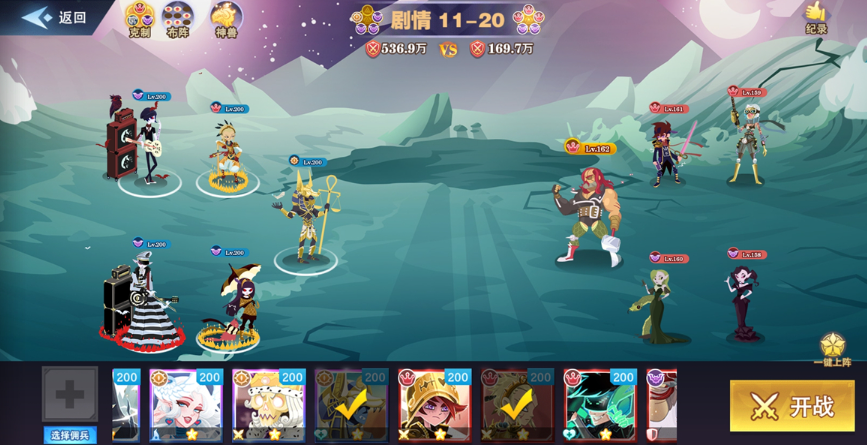Select the red-haired golden-helmet hero card
The width and height of the screenshot is (867, 445).
click(x=435, y=405)
